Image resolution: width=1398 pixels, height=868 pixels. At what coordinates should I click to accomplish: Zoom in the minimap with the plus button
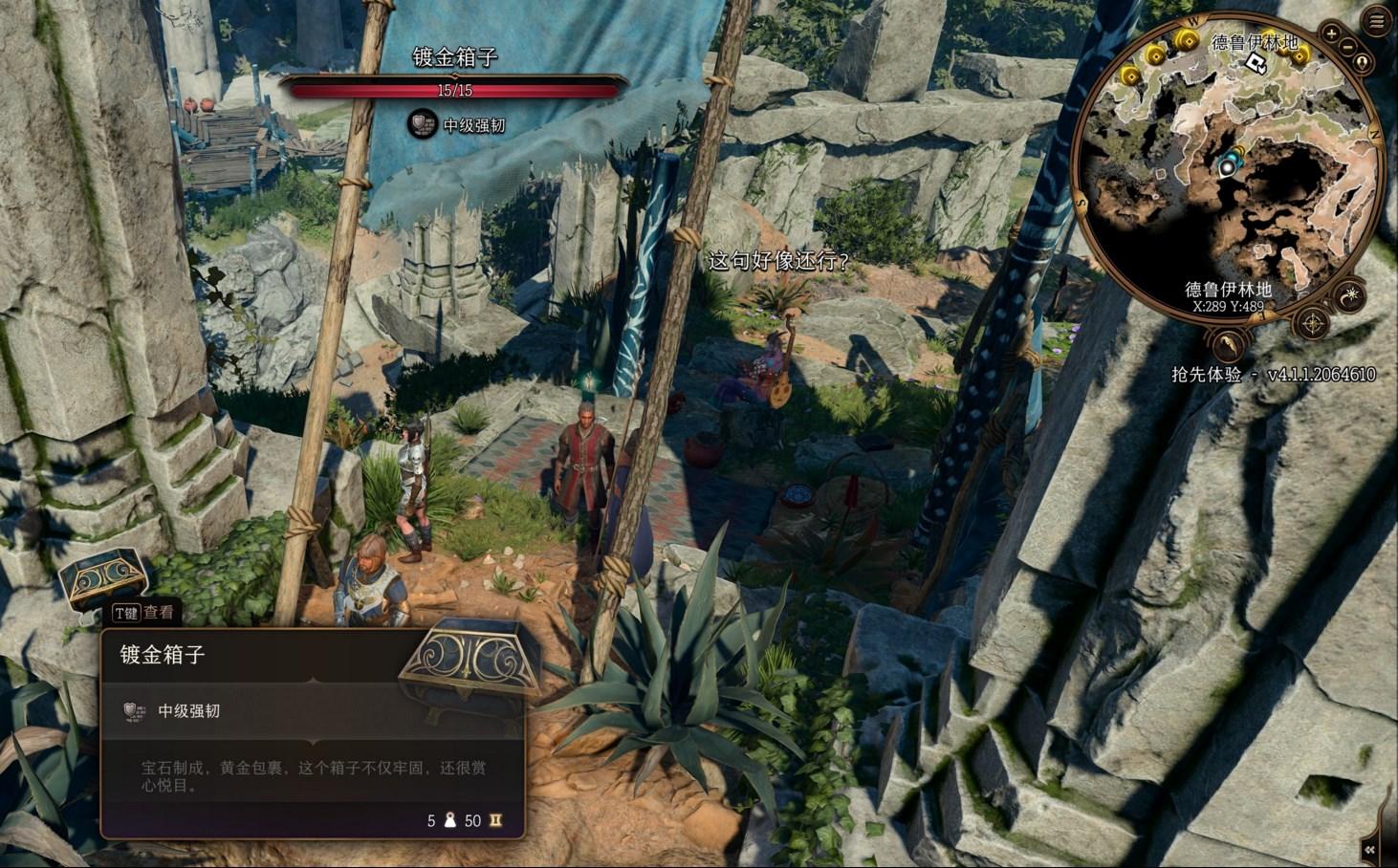tap(1332, 36)
